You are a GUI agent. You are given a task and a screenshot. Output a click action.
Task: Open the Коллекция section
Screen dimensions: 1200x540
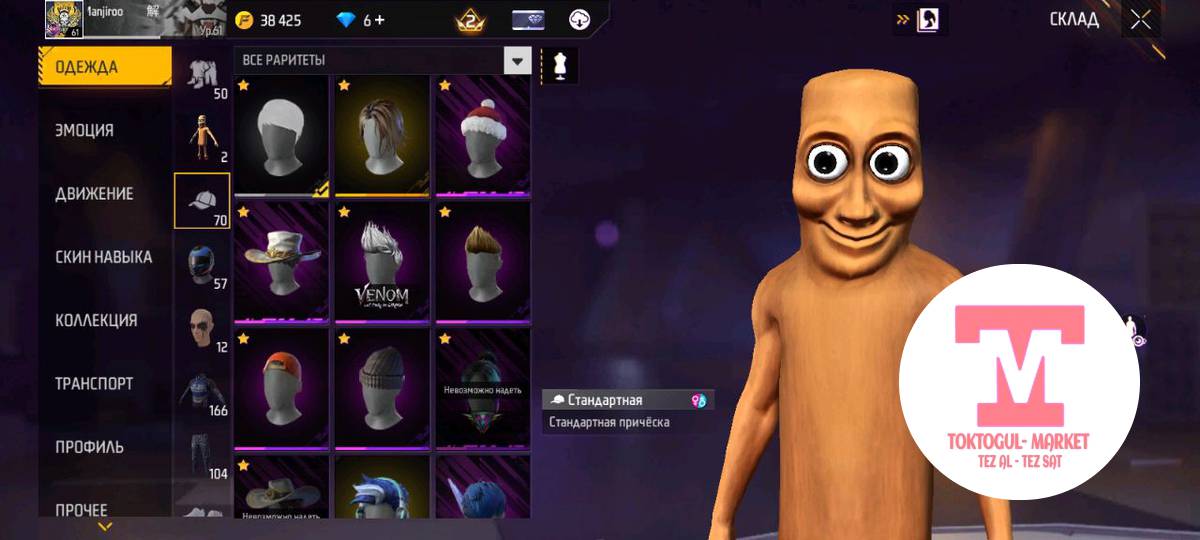pyautogui.click(x=96, y=320)
